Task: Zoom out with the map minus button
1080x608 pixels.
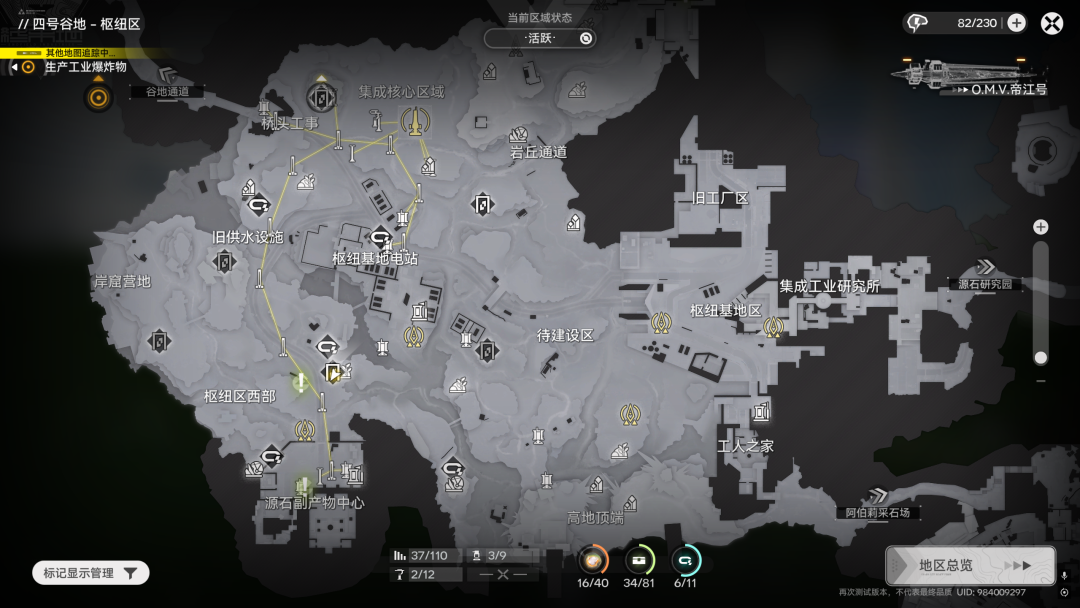Action: (1041, 381)
